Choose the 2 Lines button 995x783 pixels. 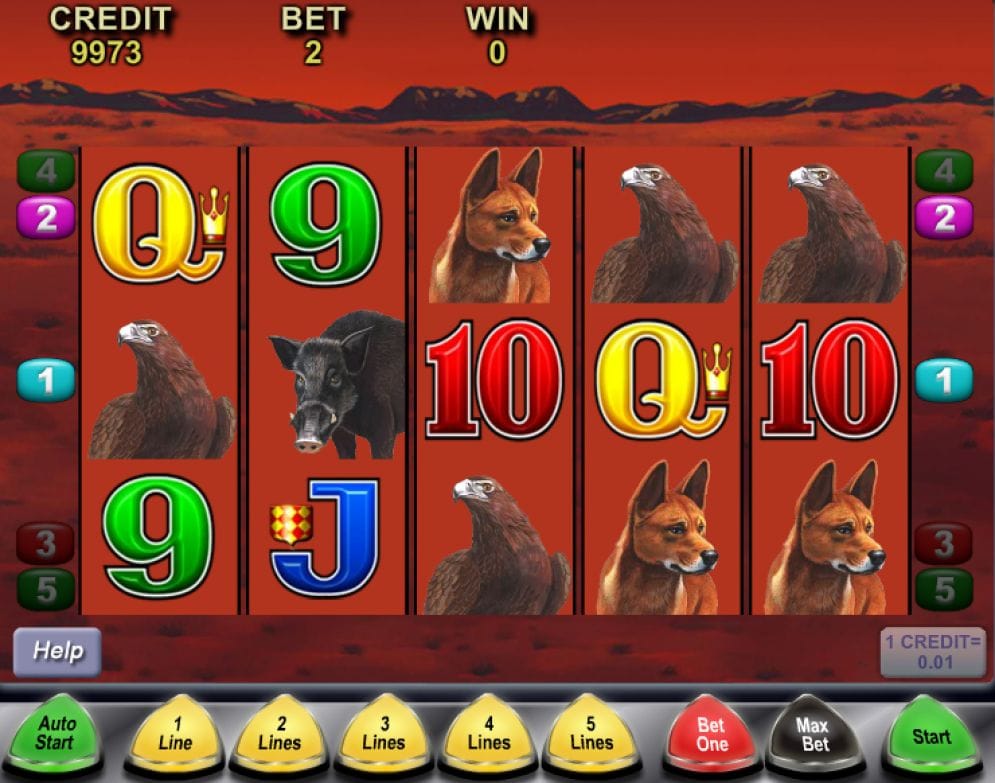pyautogui.click(x=279, y=735)
